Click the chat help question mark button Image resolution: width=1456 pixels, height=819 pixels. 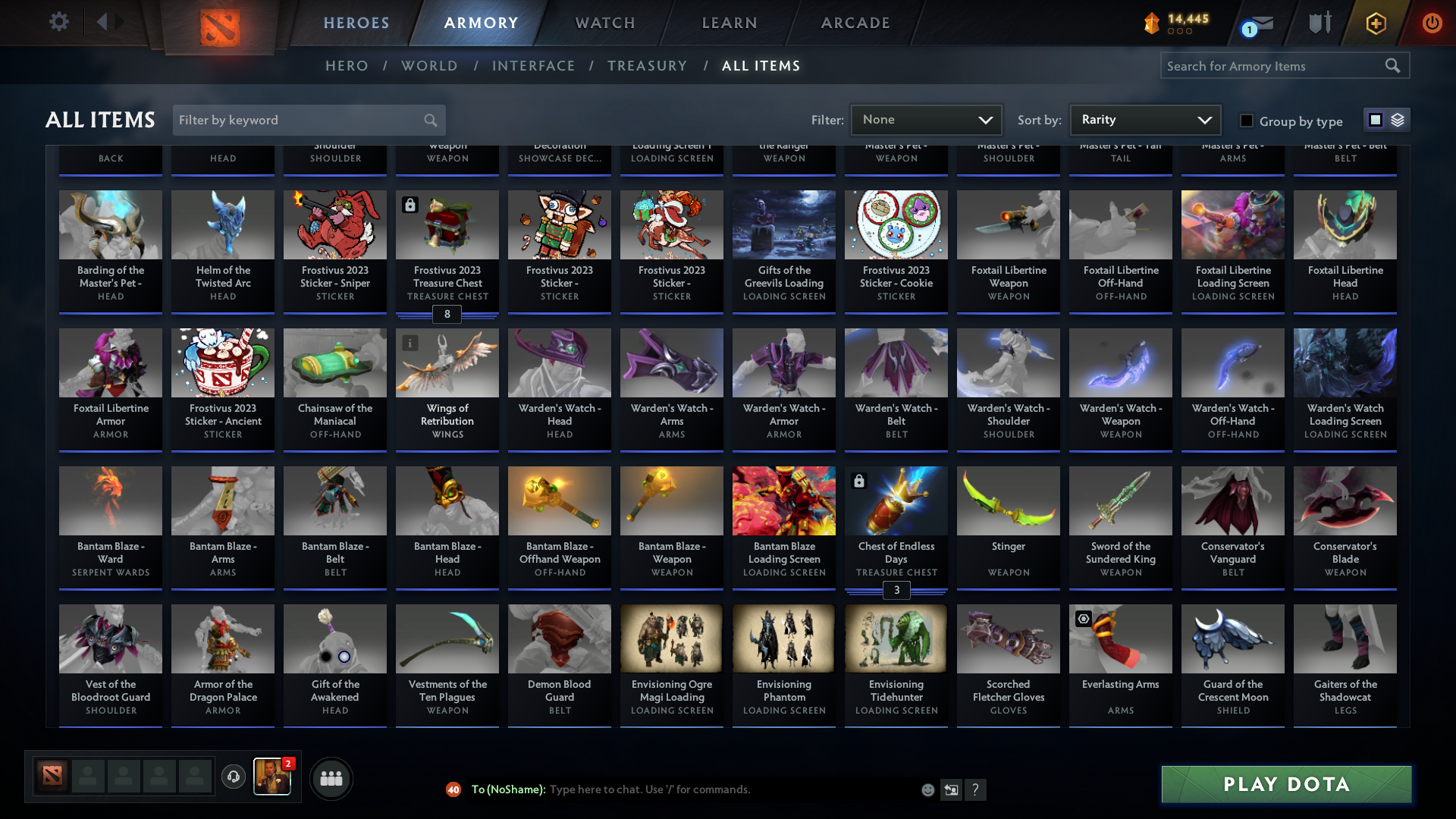click(x=976, y=789)
